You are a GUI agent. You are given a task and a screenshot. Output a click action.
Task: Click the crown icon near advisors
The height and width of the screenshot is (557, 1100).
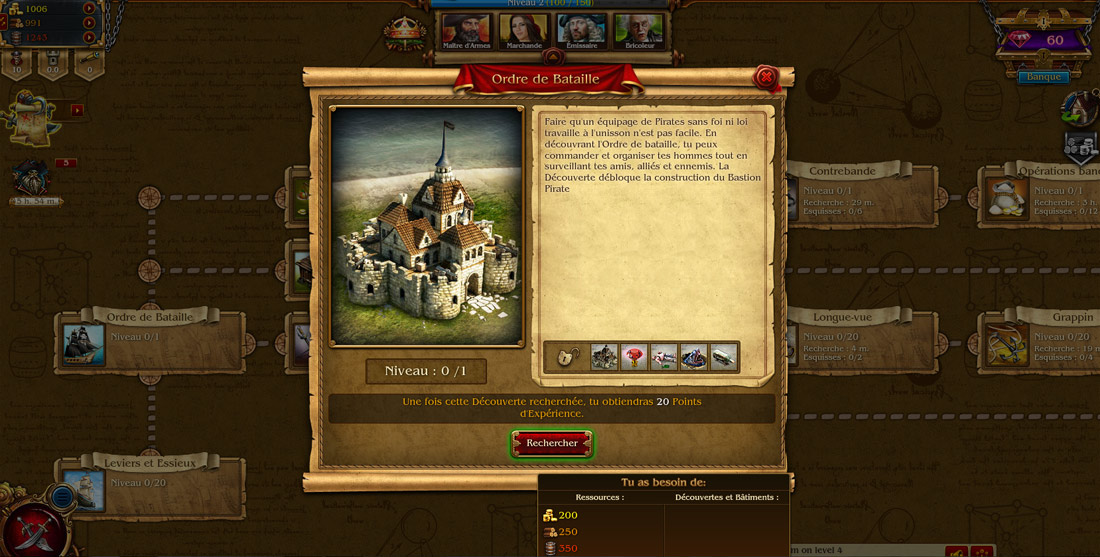click(x=405, y=33)
